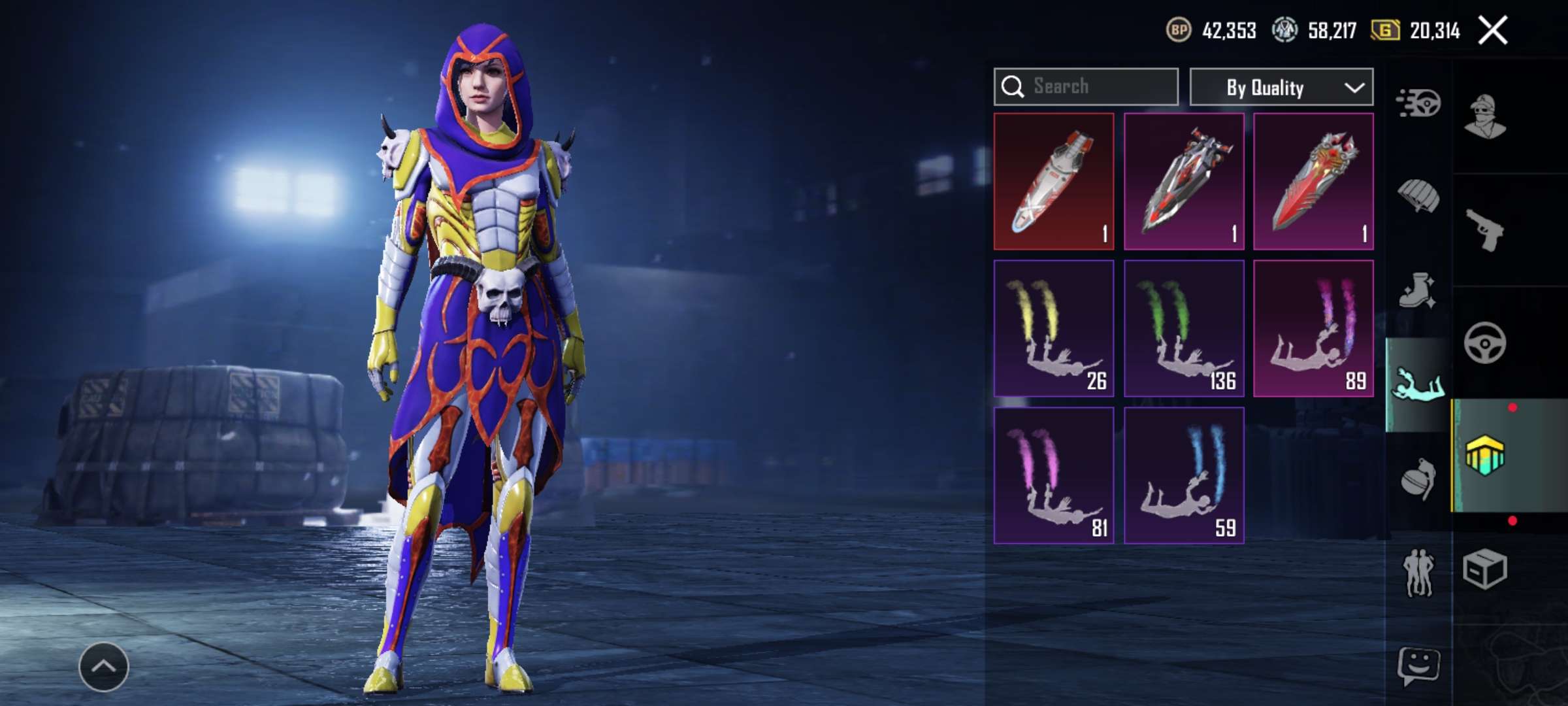1568x706 pixels.
Task: Open the emote smiley face tab
Action: (x=1418, y=667)
